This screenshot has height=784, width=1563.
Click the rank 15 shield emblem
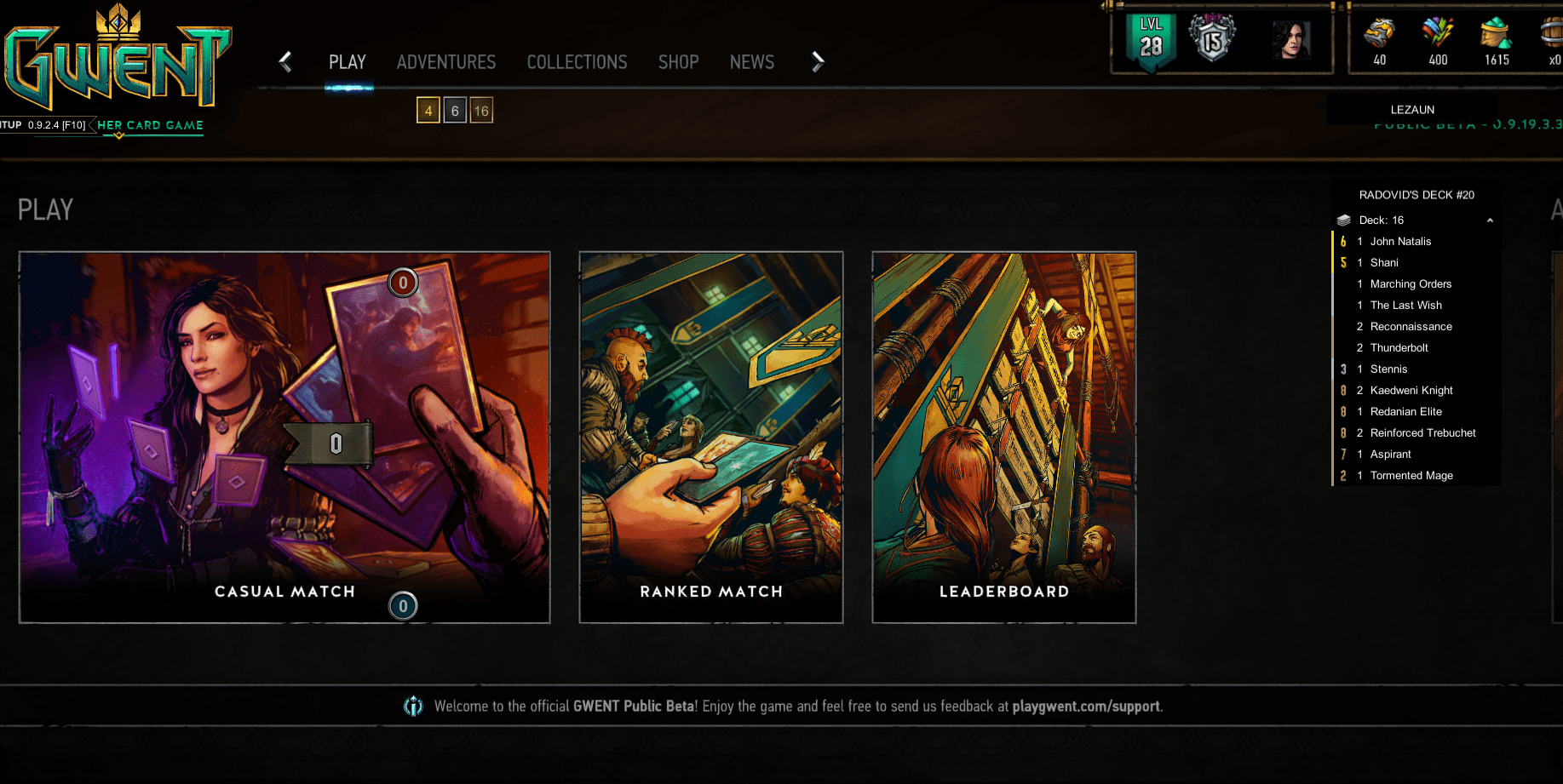[1212, 36]
